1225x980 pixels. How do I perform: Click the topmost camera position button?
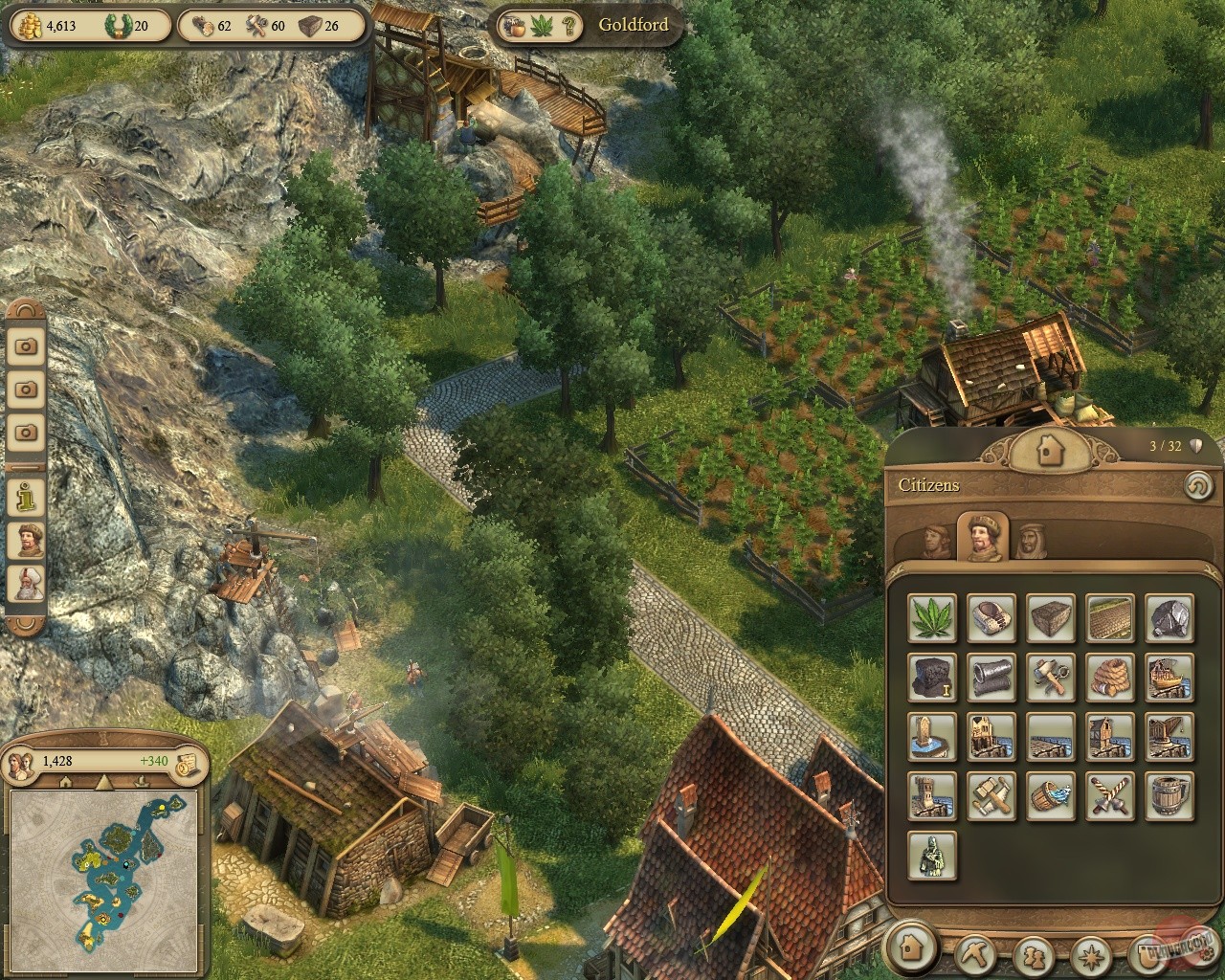(26, 345)
